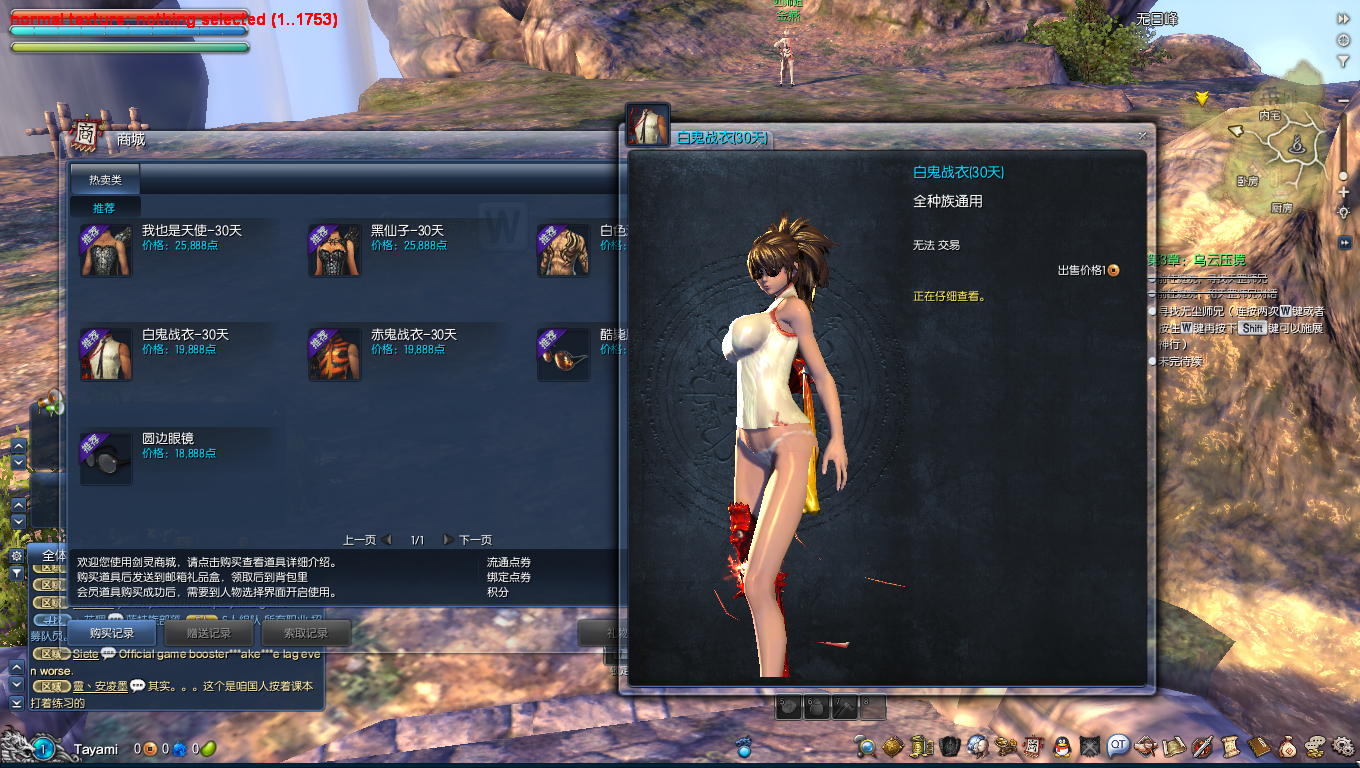This screenshot has height=768, width=1360.
Task: Click the QQ penguin icon
Action: pos(1062,746)
